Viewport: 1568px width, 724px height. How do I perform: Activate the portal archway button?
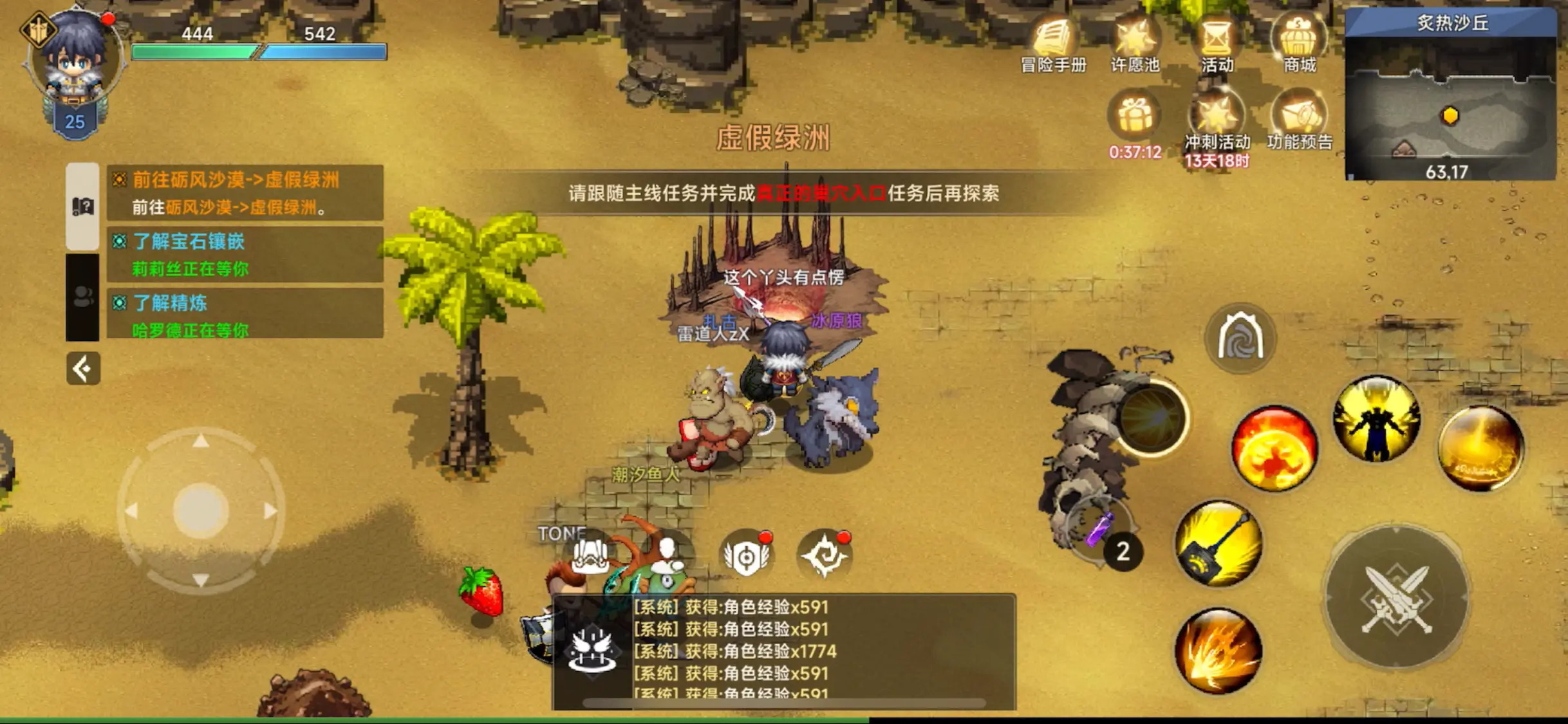click(x=1240, y=338)
